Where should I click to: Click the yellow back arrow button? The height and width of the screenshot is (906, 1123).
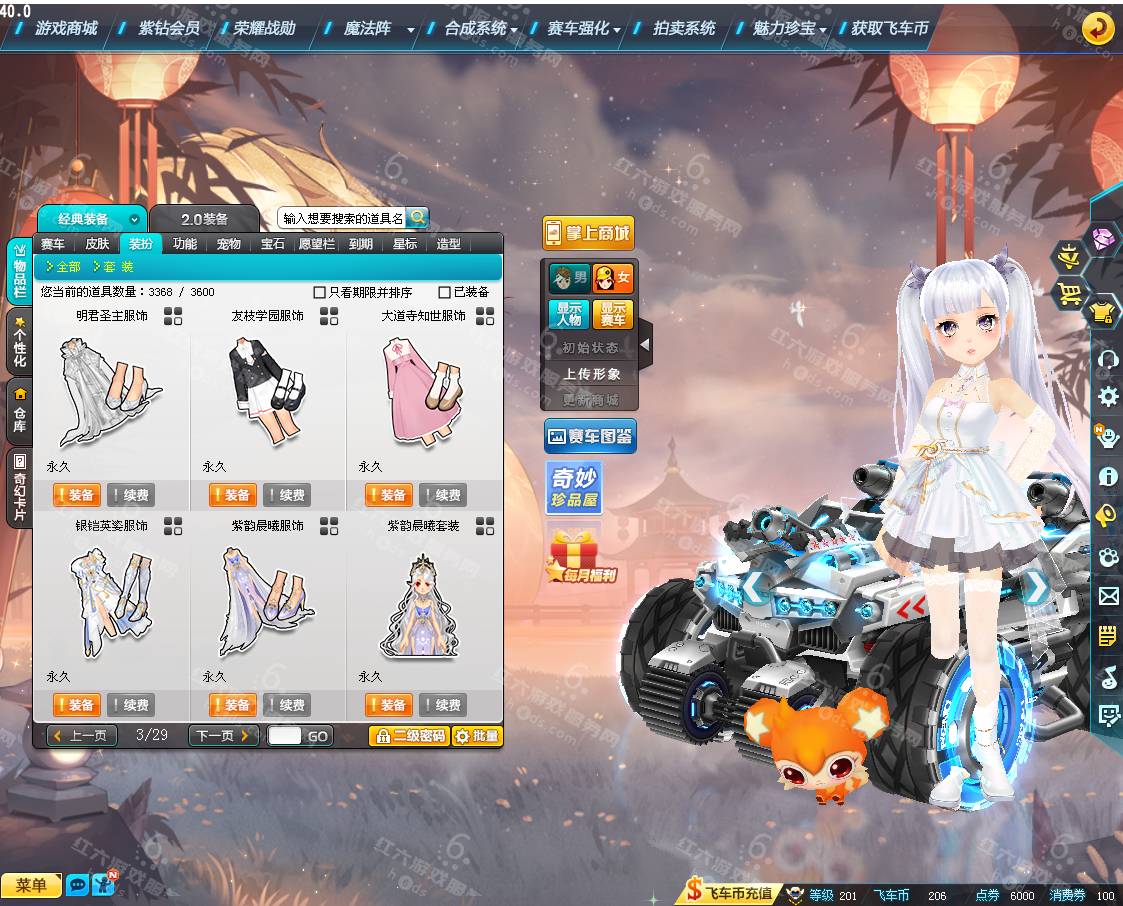click(x=1098, y=28)
